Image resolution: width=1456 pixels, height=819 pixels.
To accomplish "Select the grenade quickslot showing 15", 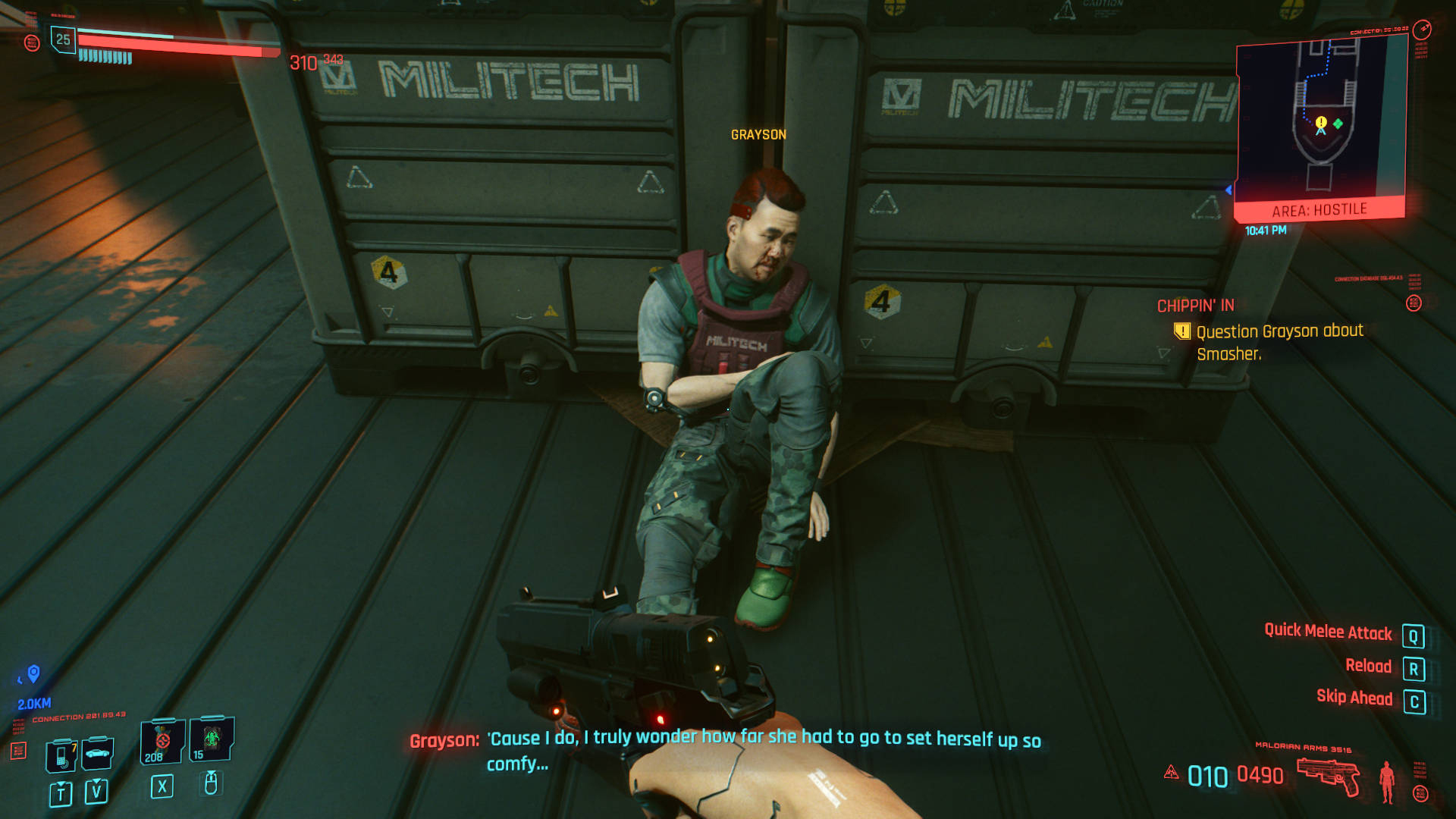I will tap(210, 740).
